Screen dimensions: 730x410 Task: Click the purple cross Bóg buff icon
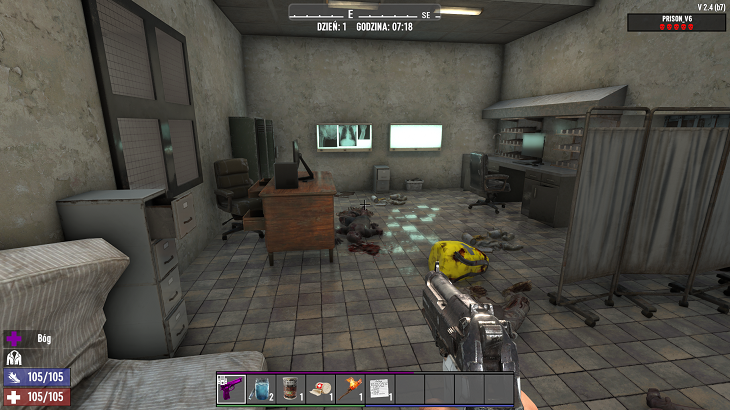[15, 339]
